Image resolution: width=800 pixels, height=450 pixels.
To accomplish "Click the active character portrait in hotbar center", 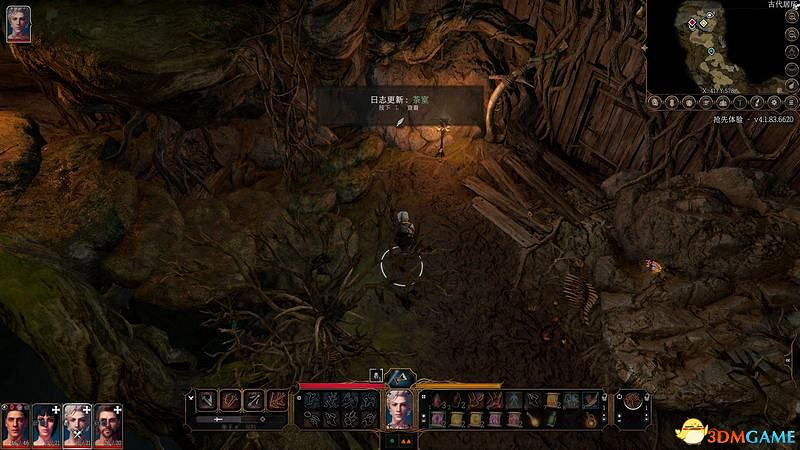I will 400,408.
